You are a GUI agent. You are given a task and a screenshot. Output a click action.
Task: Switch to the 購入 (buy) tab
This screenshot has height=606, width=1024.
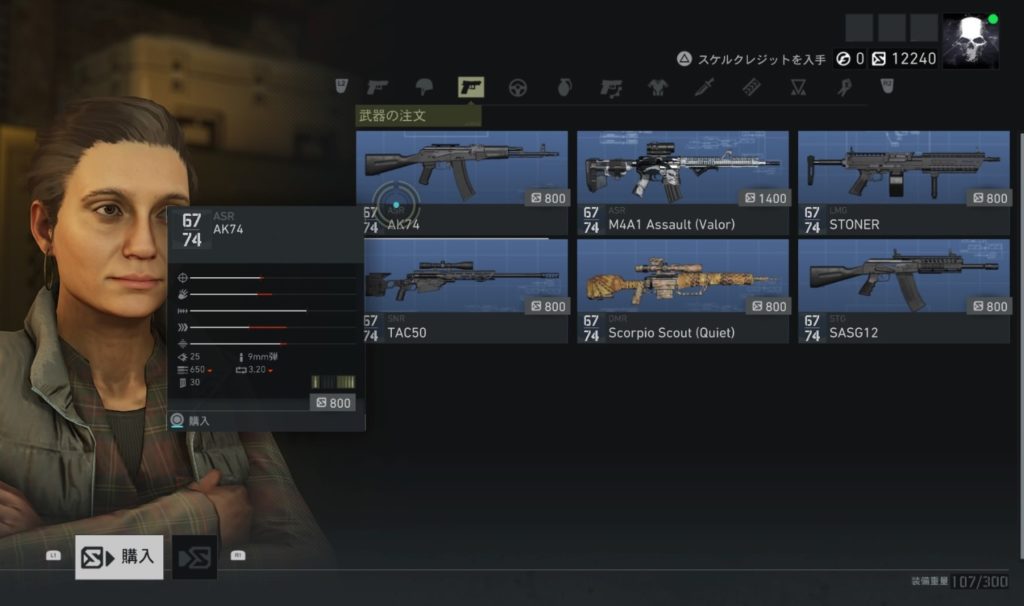(119, 557)
